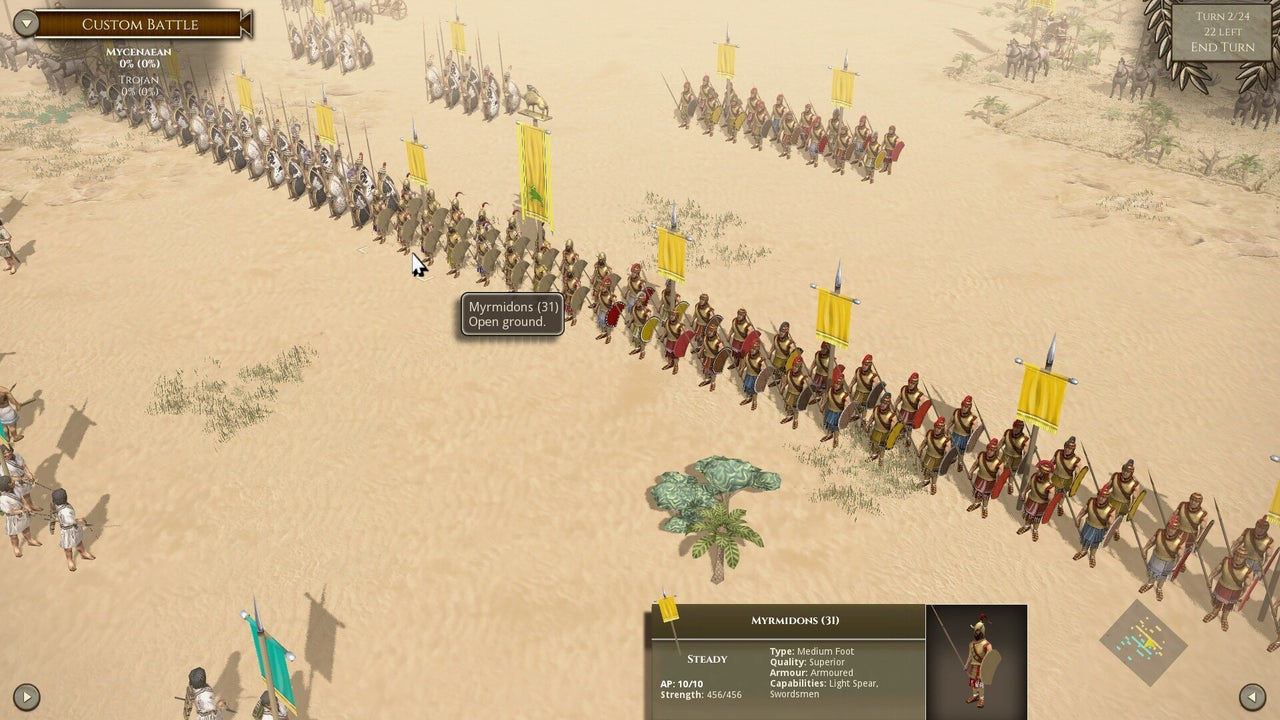Click the previous-unit arrow at bottom left
The height and width of the screenshot is (720, 1280).
coord(29,696)
